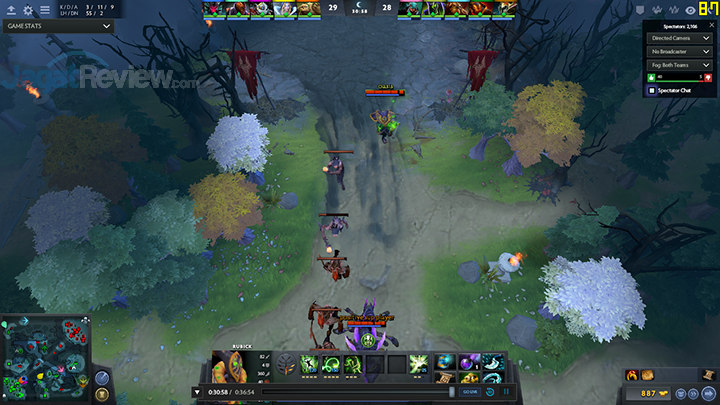Click the Go Live button
720x405 pixels.
coord(470,392)
